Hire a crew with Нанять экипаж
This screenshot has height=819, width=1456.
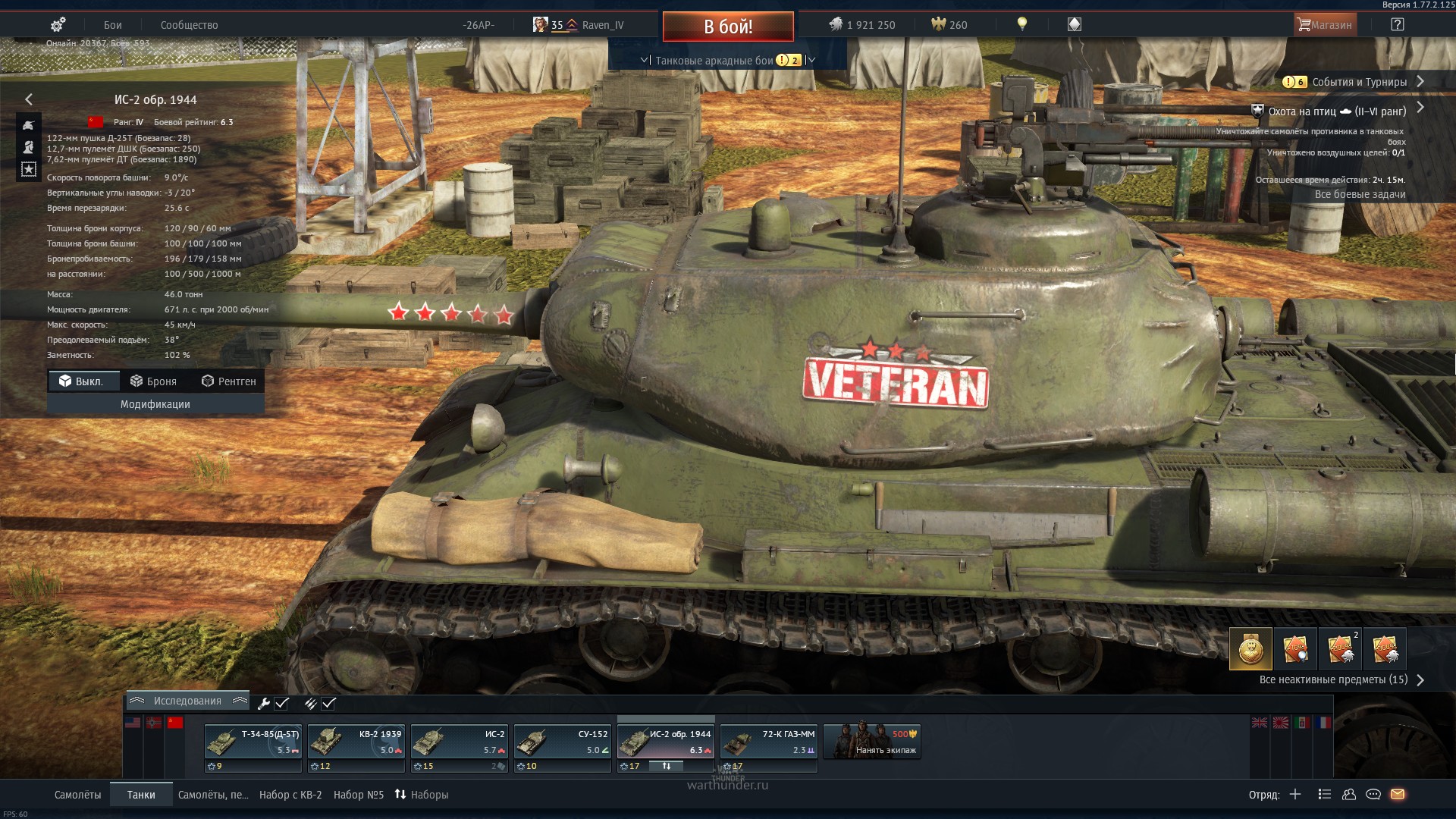tap(872, 742)
